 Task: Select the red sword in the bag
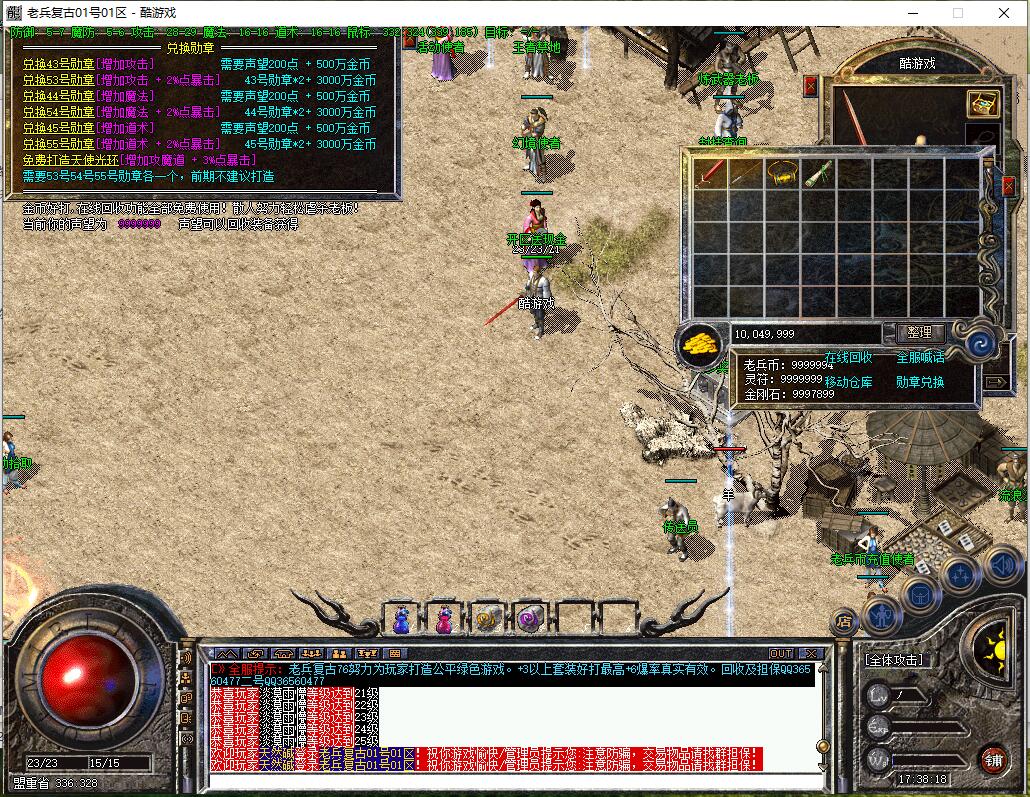point(710,172)
